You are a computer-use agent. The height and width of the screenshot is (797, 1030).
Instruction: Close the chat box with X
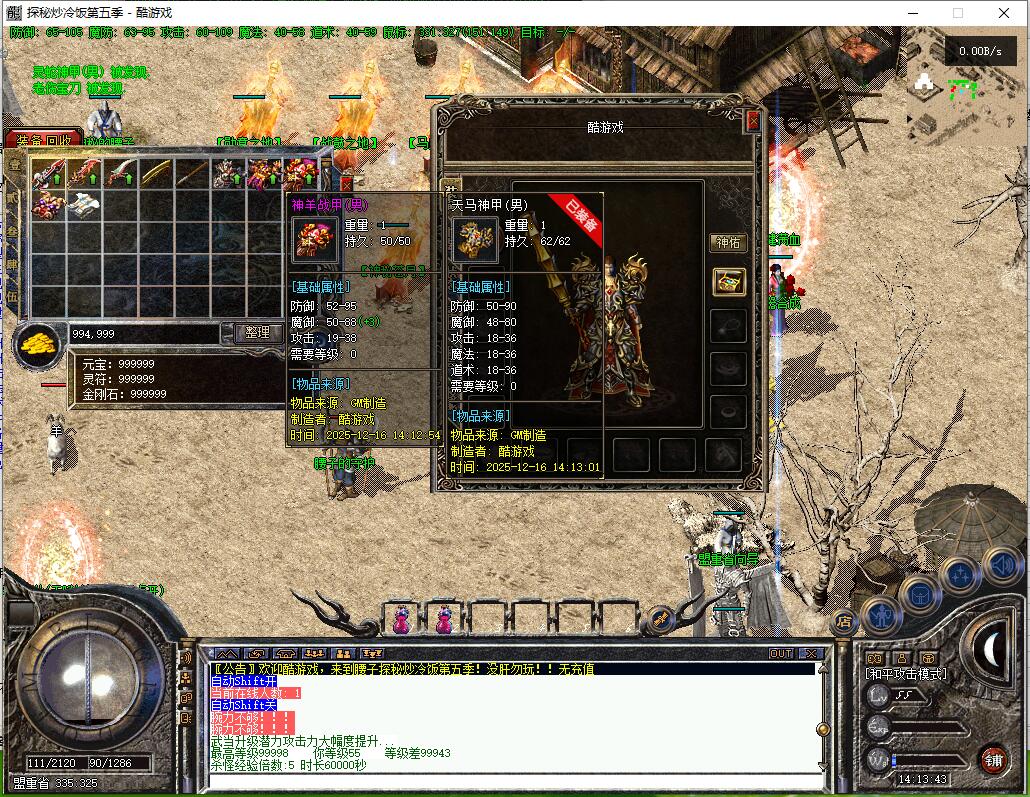pyautogui.click(x=810, y=654)
